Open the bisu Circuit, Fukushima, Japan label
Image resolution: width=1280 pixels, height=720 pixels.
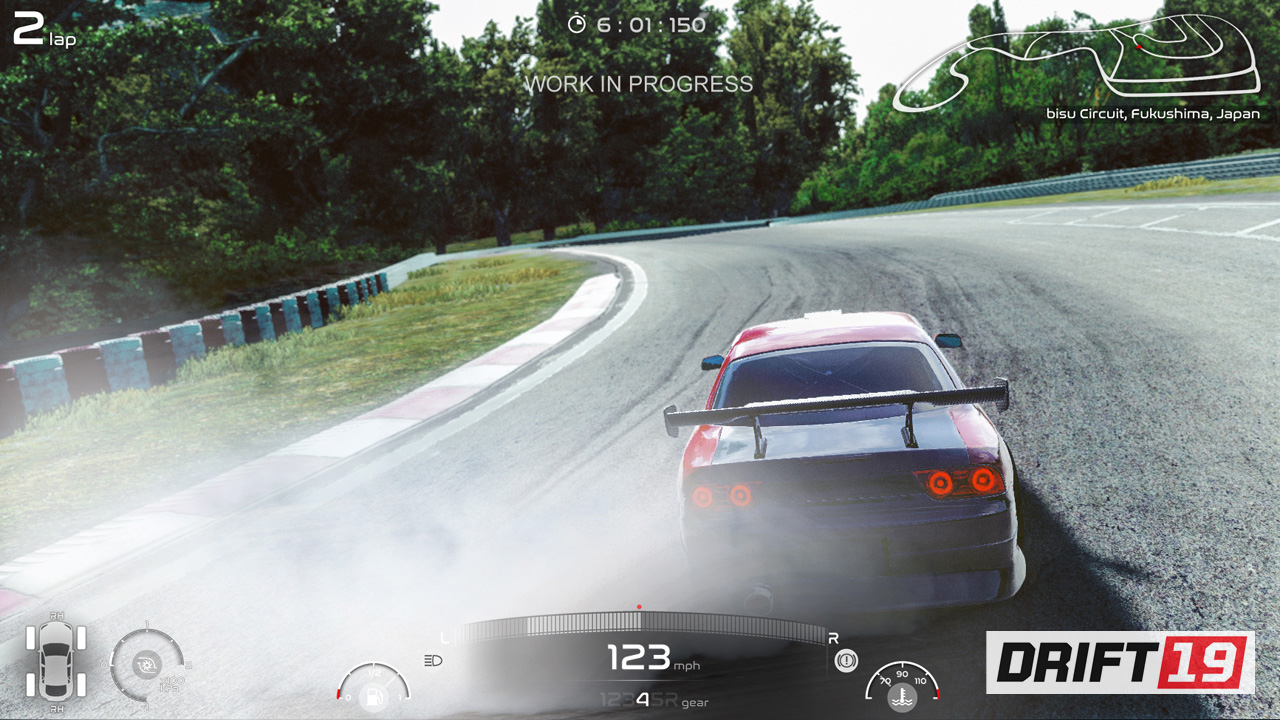click(x=1152, y=114)
